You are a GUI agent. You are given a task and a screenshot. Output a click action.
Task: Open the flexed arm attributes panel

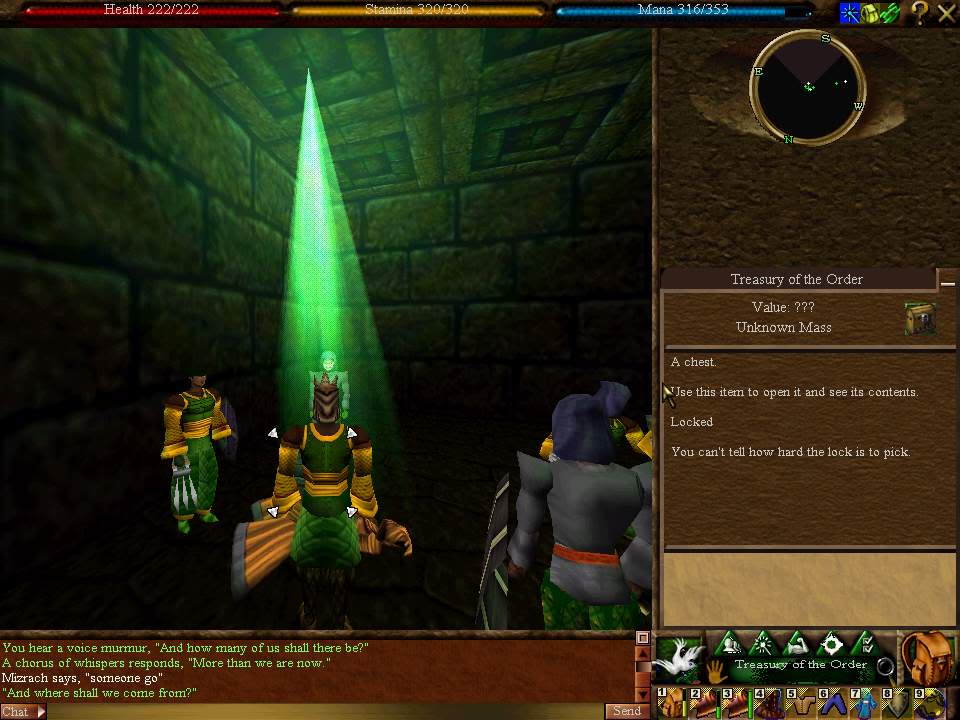click(x=797, y=644)
